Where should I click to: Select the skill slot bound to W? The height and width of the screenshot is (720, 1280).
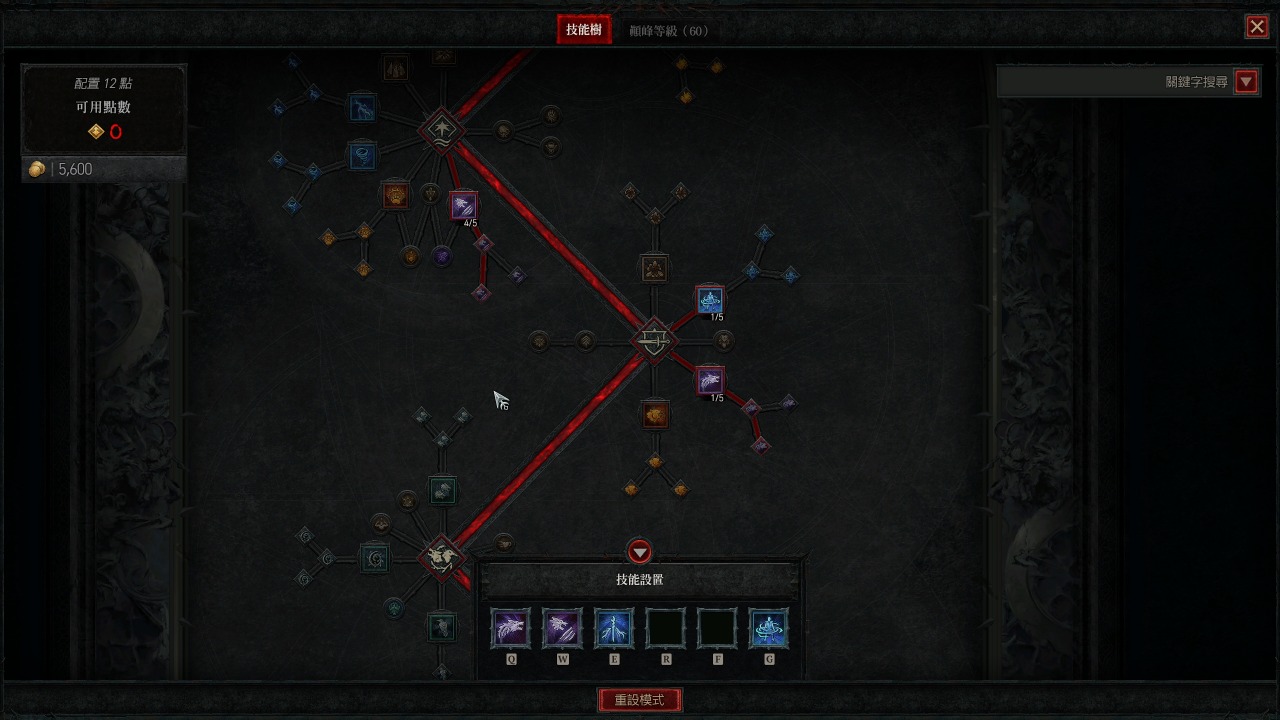pyautogui.click(x=562, y=628)
